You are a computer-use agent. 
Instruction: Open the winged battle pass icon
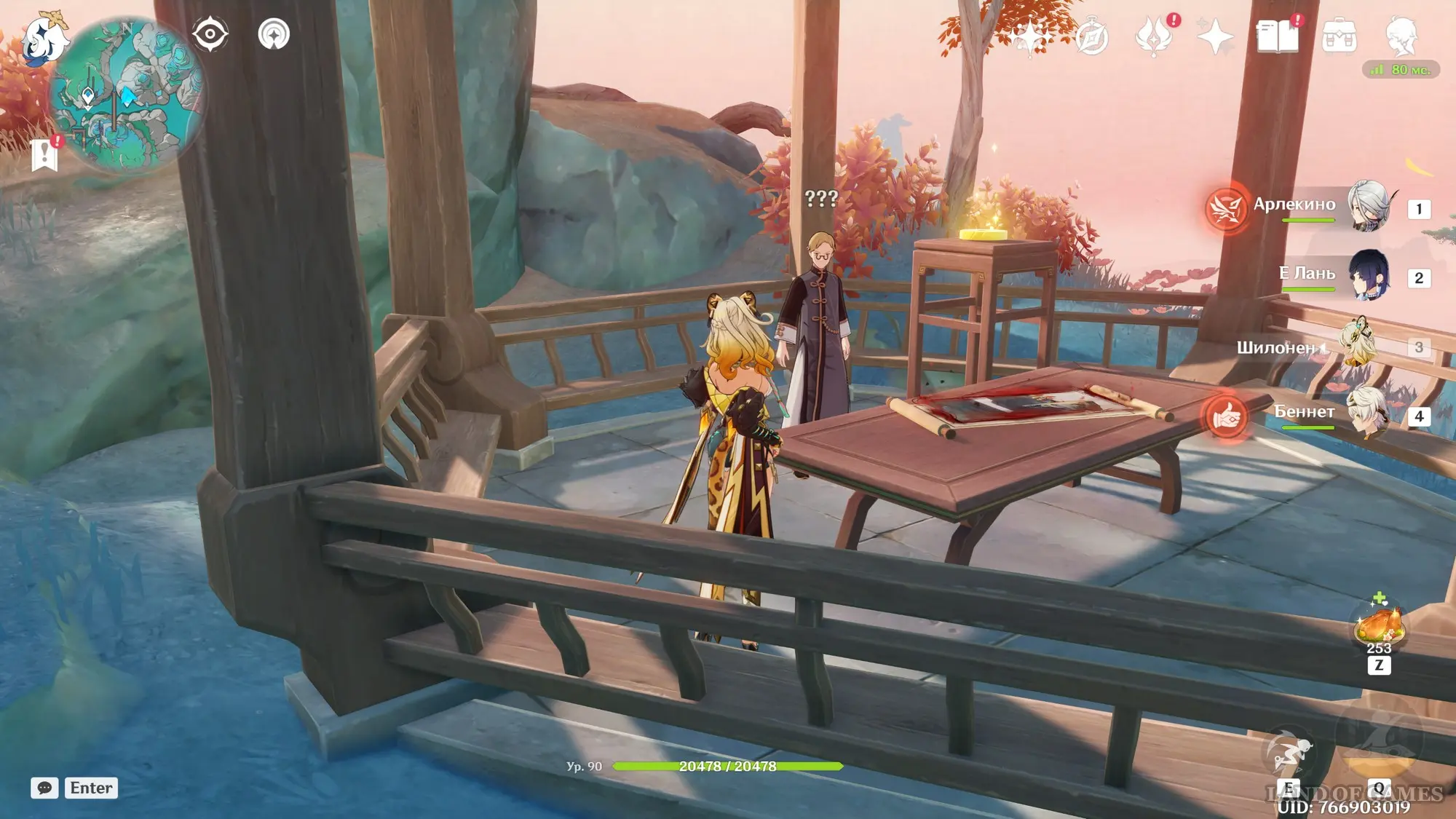(1153, 37)
